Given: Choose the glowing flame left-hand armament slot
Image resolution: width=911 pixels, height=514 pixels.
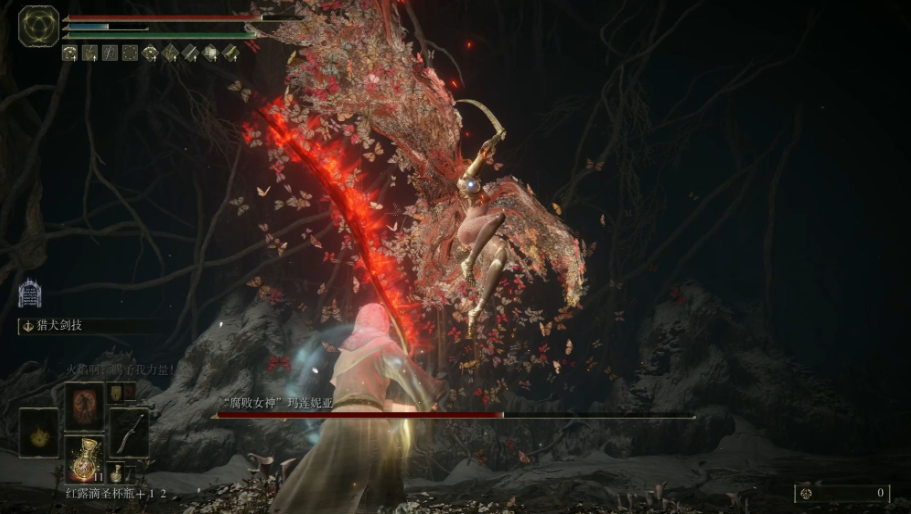Looking at the screenshot, I should tap(39, 432).
